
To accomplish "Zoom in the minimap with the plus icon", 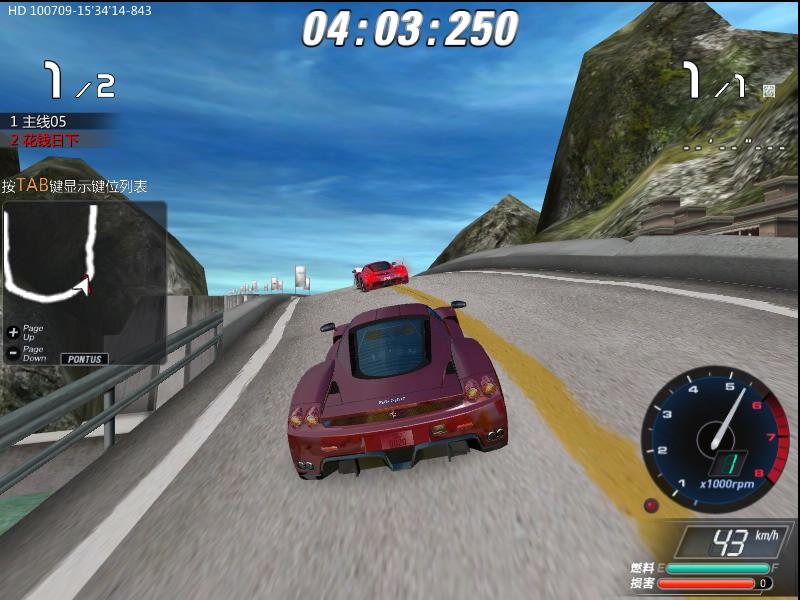I will pos(13,331).
